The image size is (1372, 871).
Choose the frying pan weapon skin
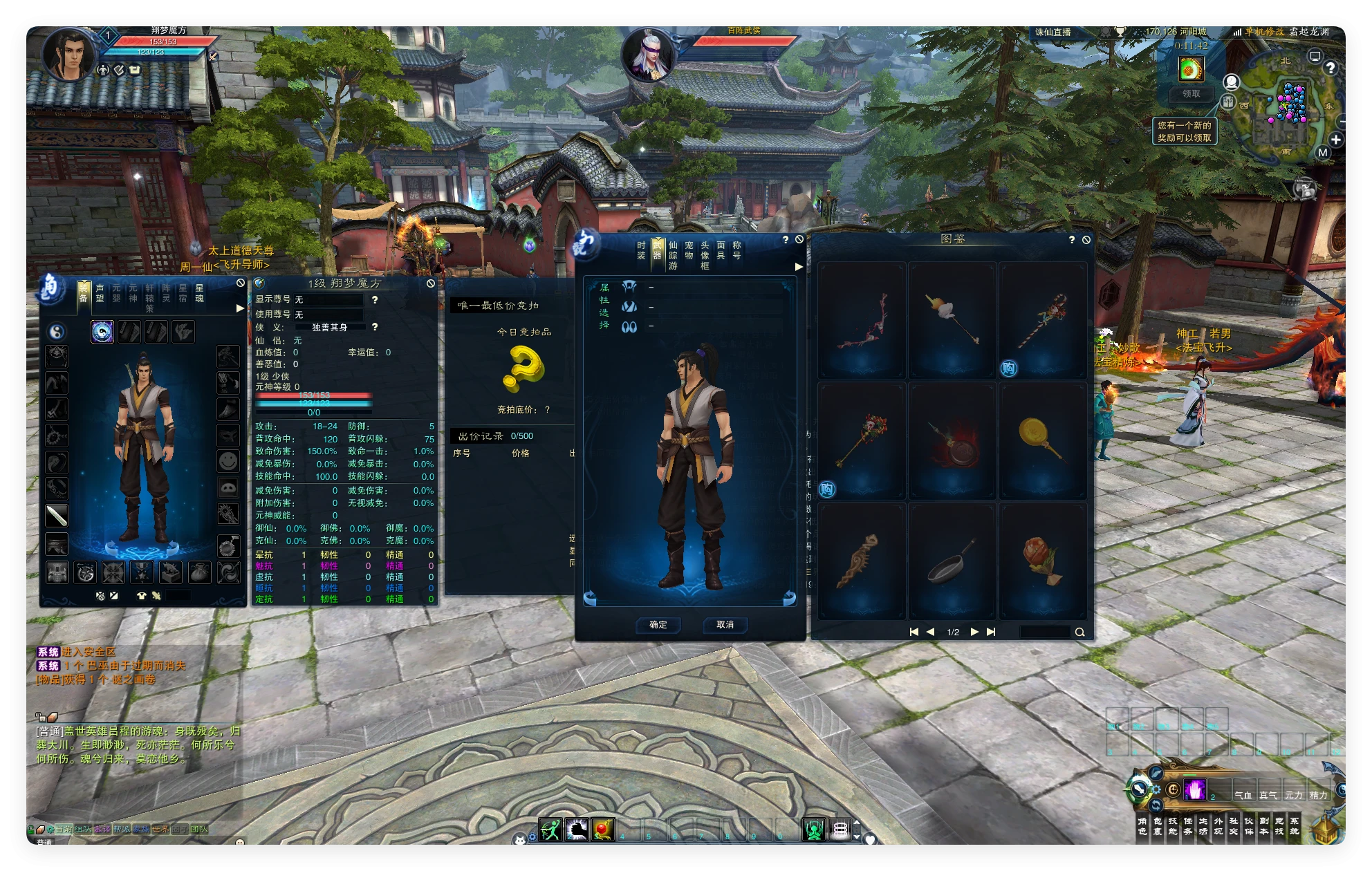click(x=952, y=561)
